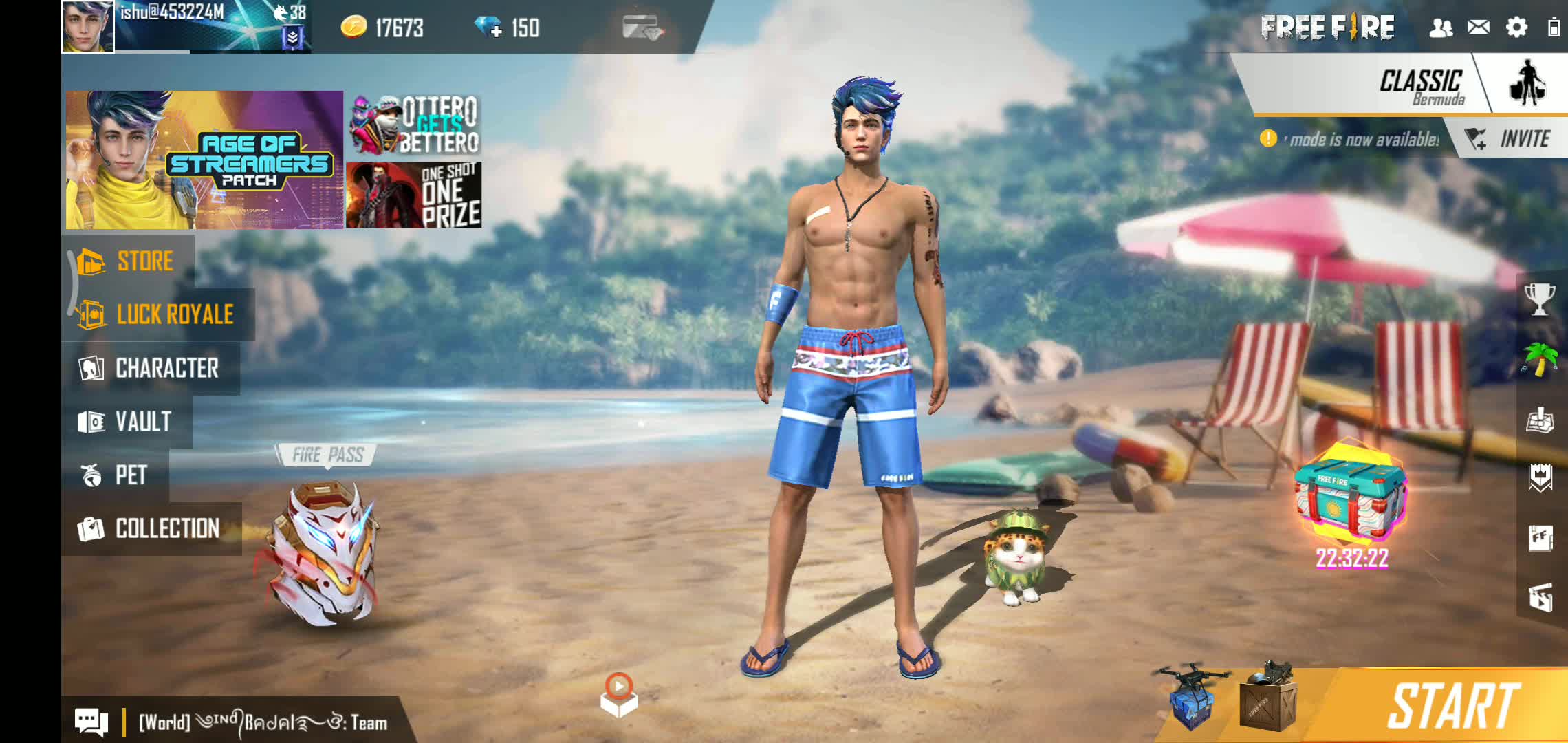Open the trophy ranking icon
This screenshot has height=743, width=1568.
coord(1540,299)
